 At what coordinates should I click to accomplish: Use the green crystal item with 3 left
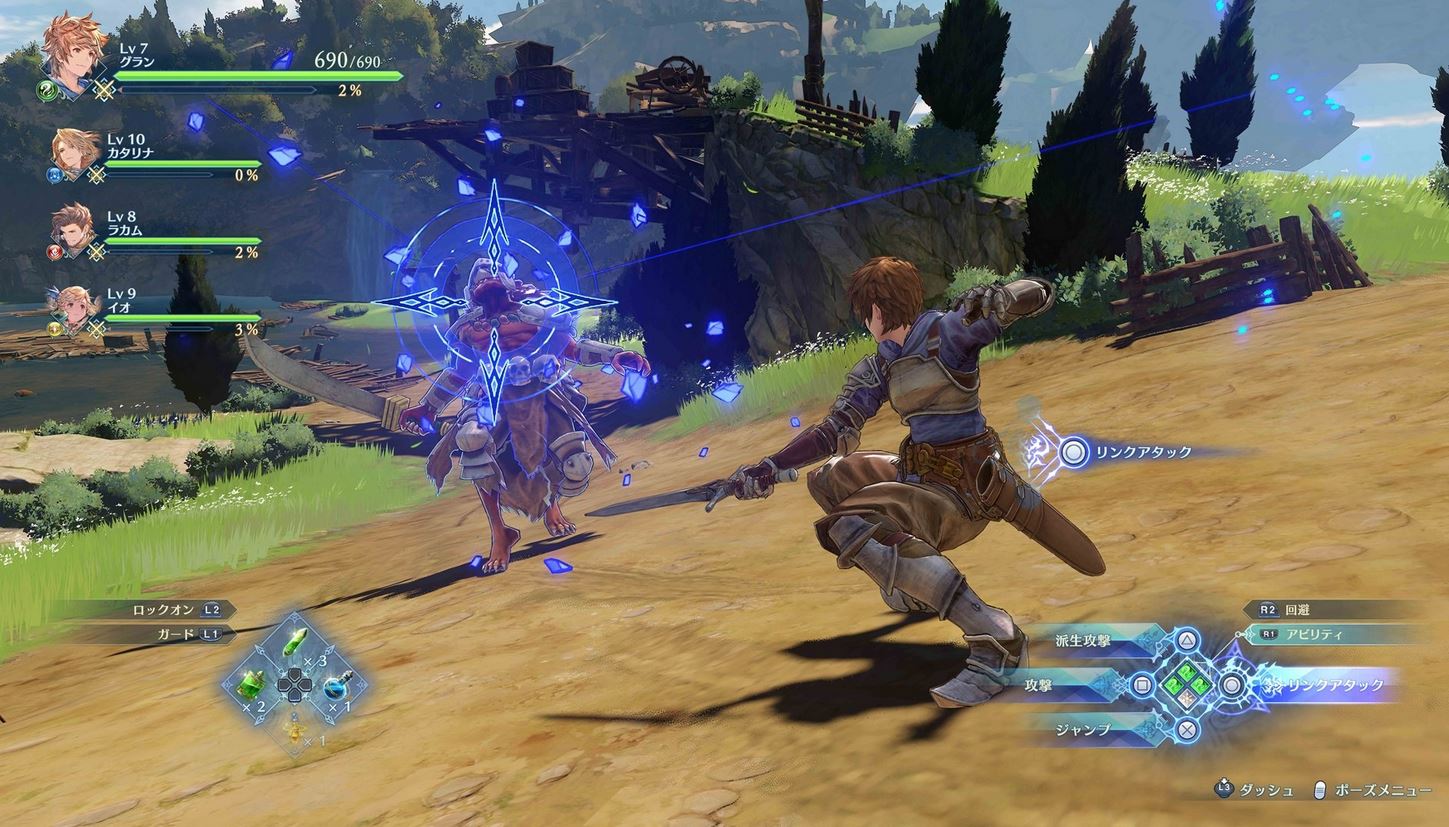(295, 645)
